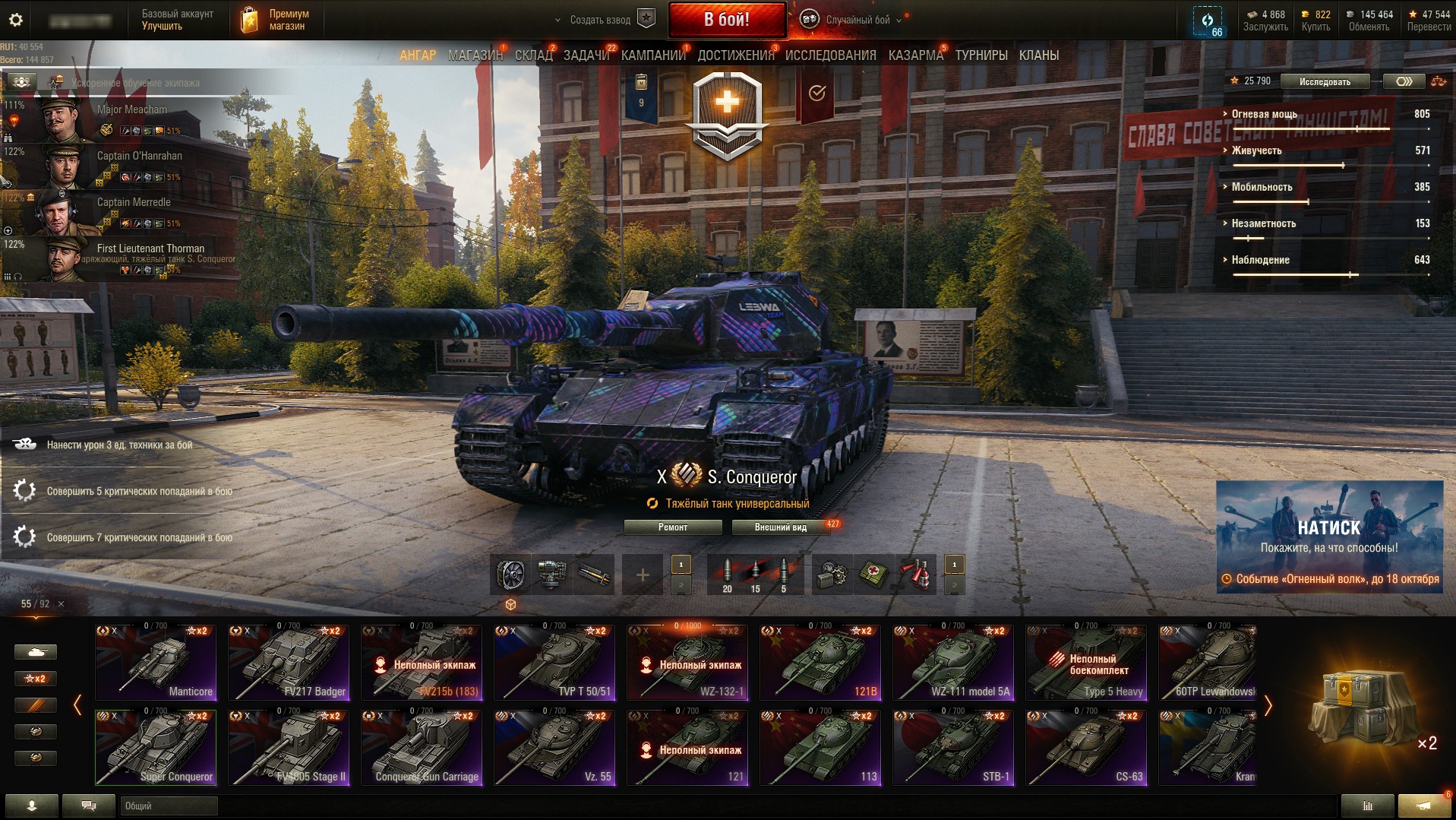Select the Manticore tank in carousel
The height and width of the screenshot is (820, 1456).
point(156,662)
